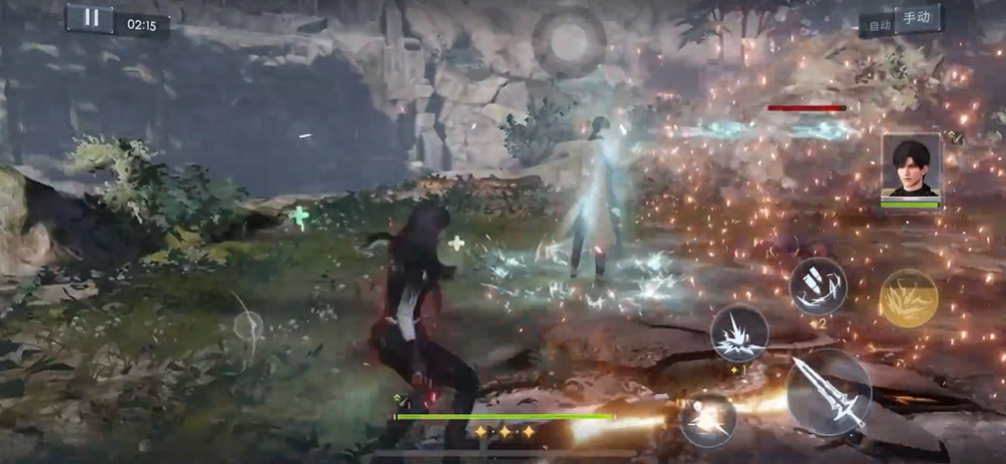The height and width of the screenshot is (464, 1006).
Task: Select 手动 manual combat mode
Action: tap(917, 18)
